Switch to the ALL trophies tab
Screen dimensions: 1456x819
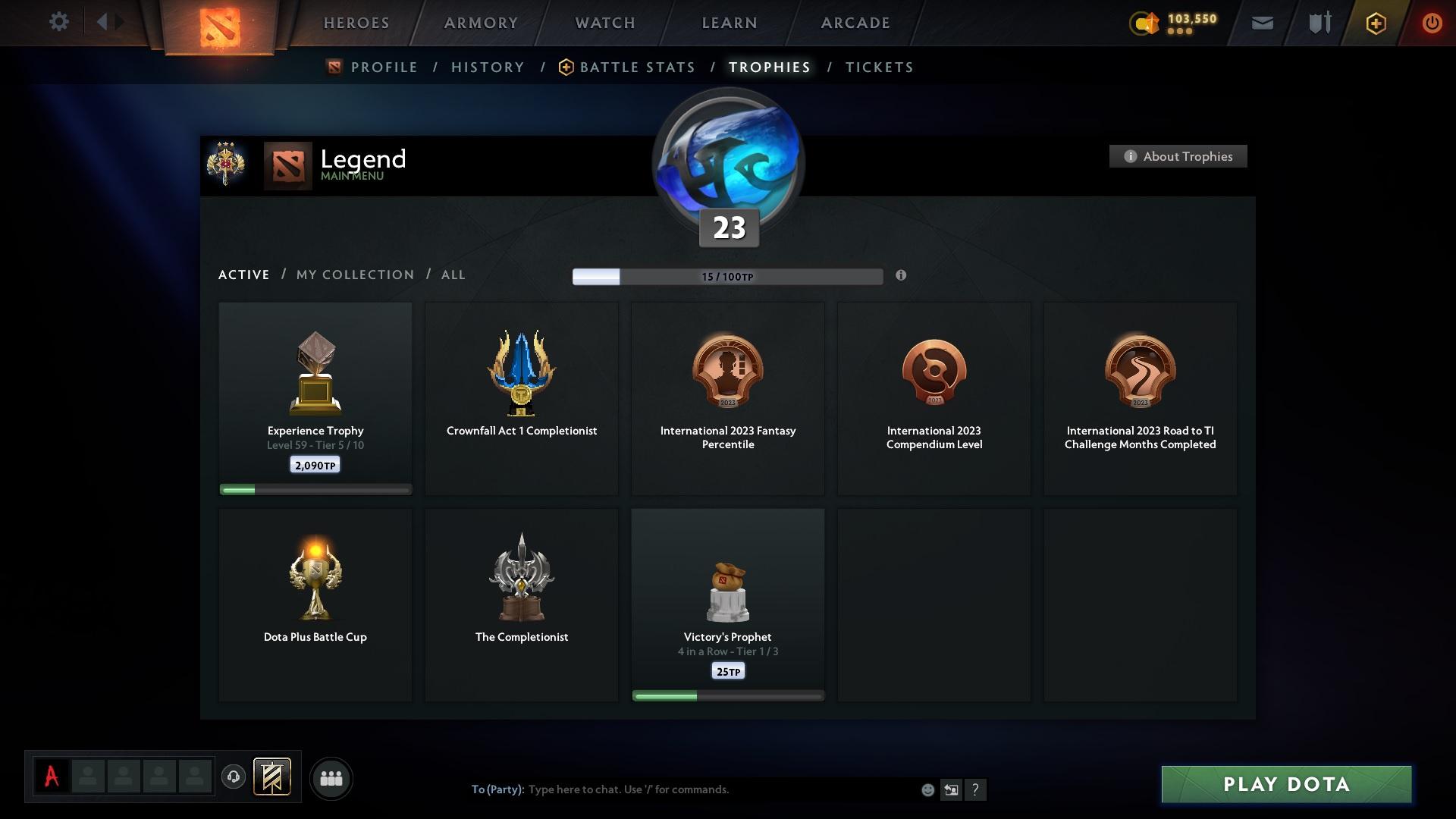[x=453, y=275]
